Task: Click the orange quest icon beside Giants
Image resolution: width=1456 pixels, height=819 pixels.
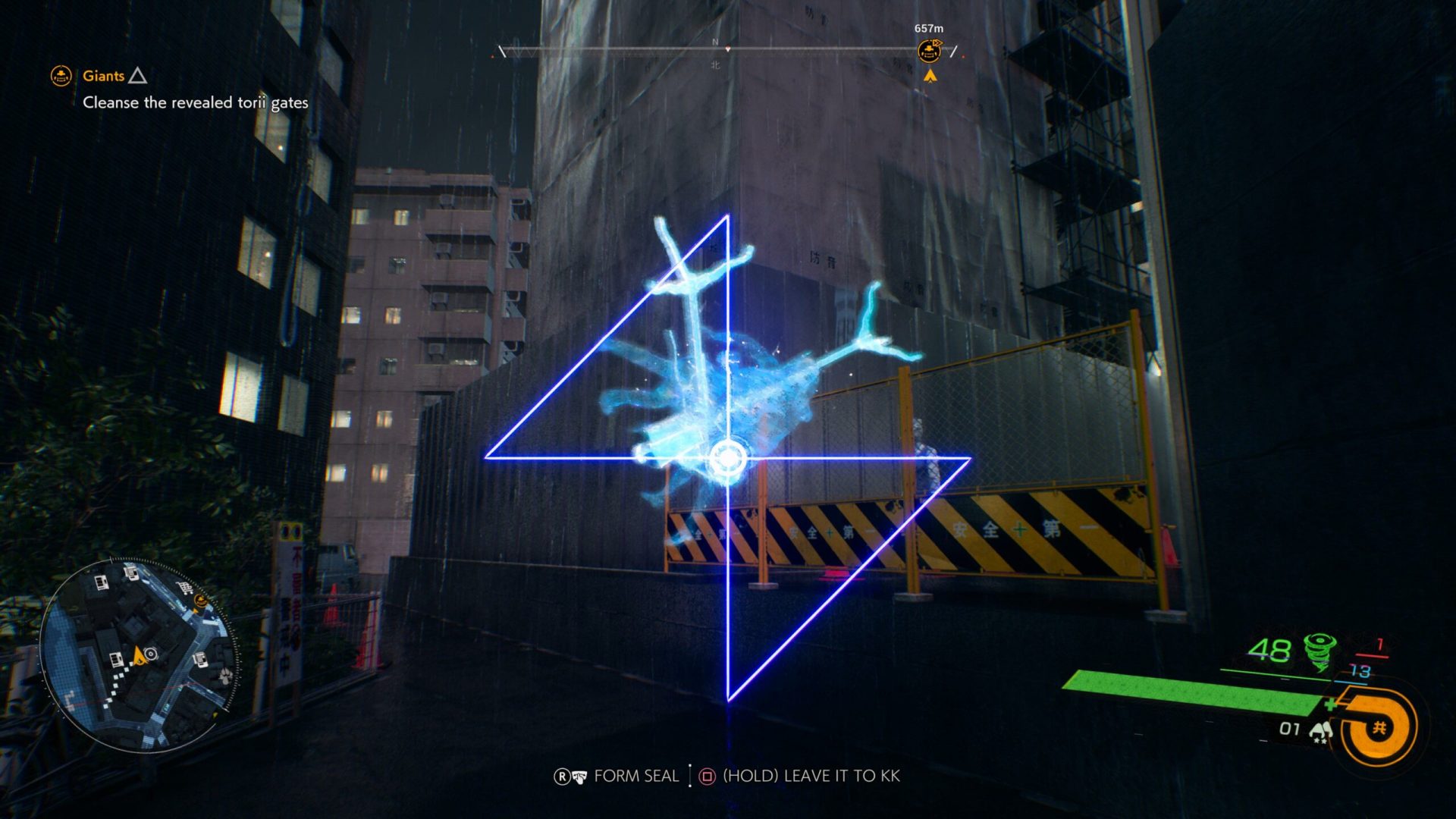Action: 61,76
